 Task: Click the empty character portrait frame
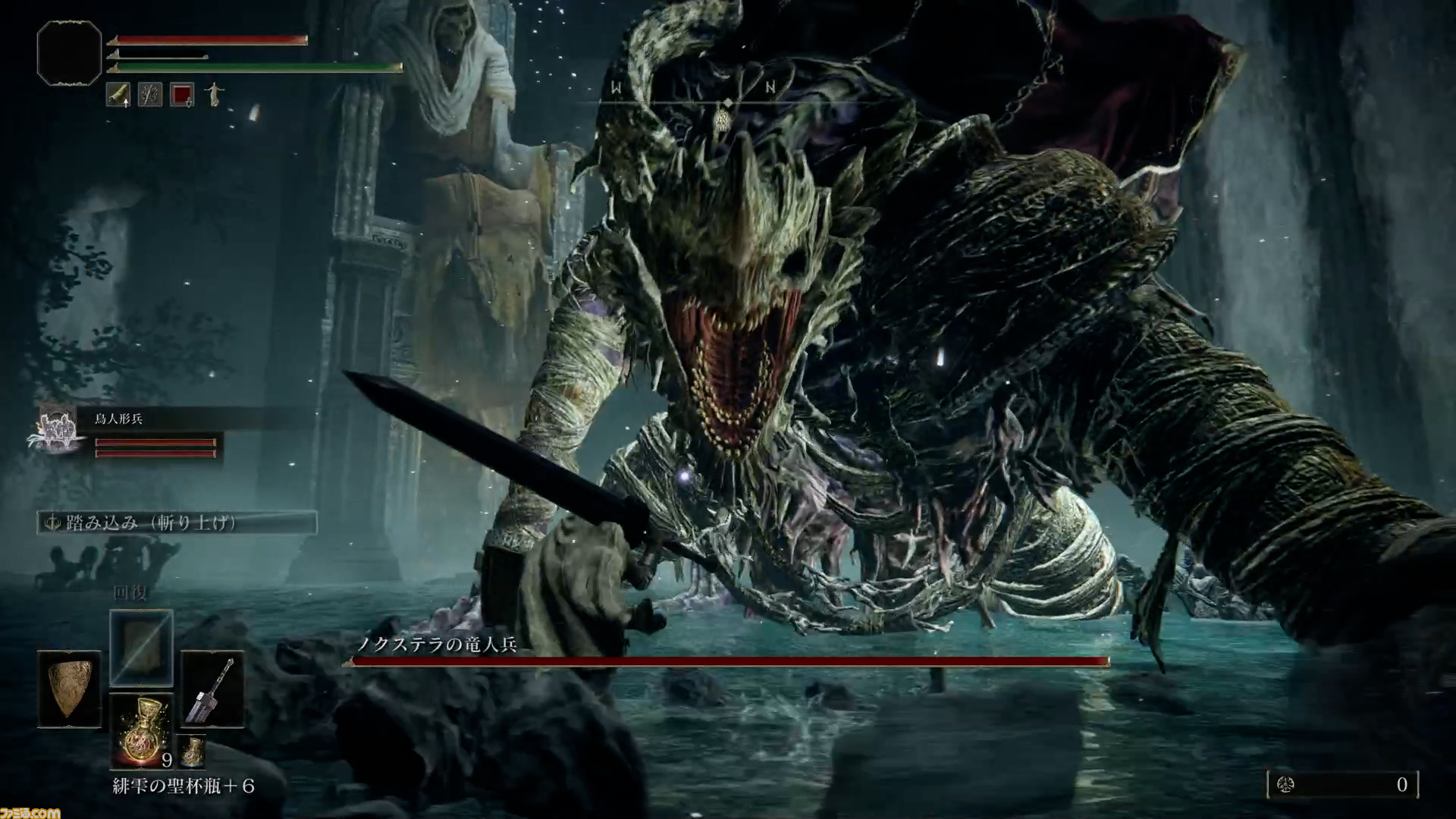pyautogui.click(x=69, y=52)
